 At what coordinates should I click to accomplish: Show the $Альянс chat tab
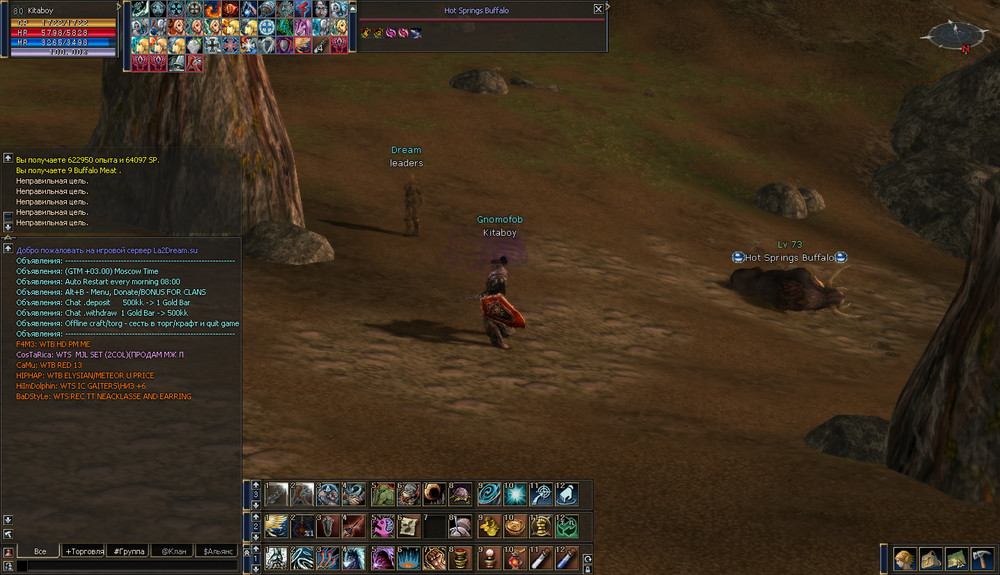[218, 551]
